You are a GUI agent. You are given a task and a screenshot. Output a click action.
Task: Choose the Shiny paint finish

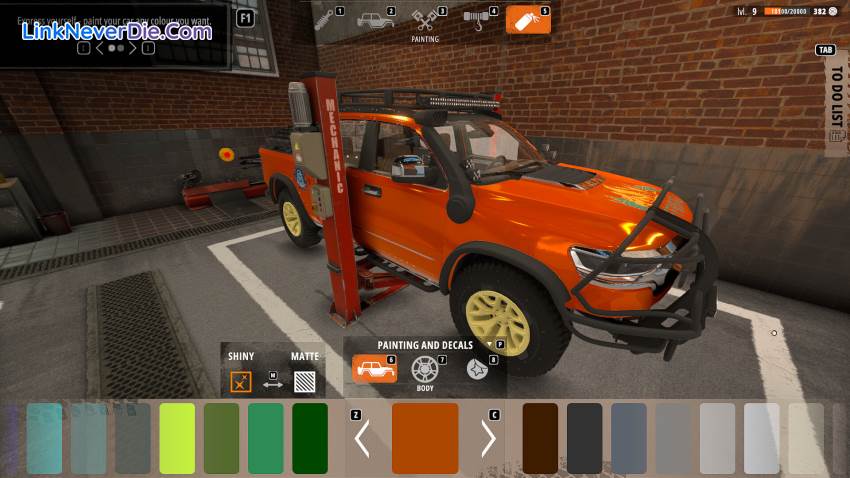(240, 381)
